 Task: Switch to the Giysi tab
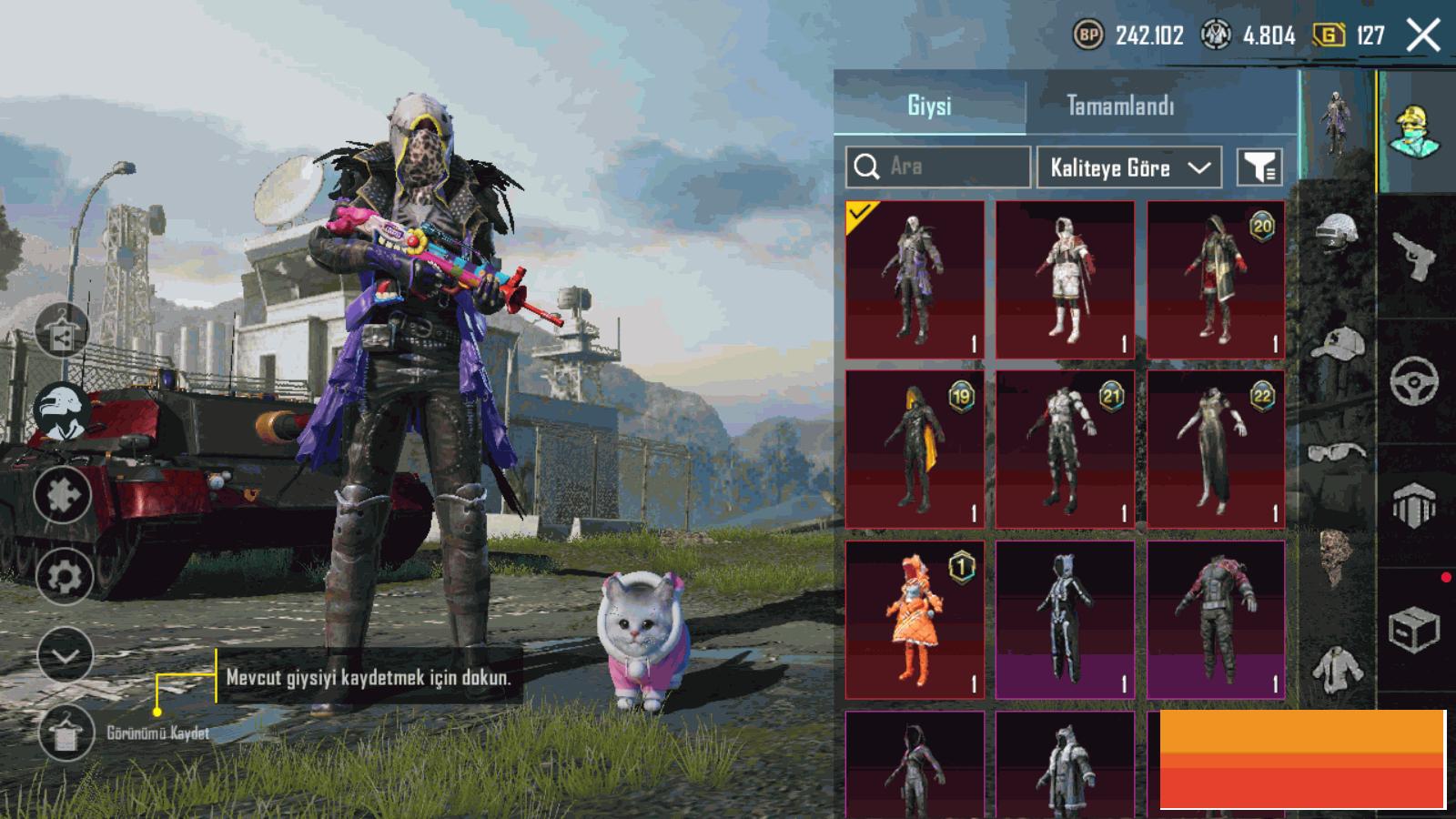pos(929,106)
